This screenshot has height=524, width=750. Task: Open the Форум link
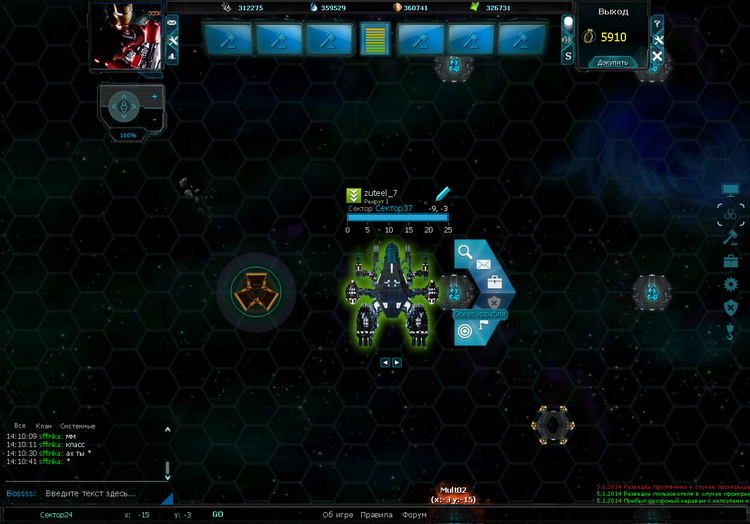414,515
